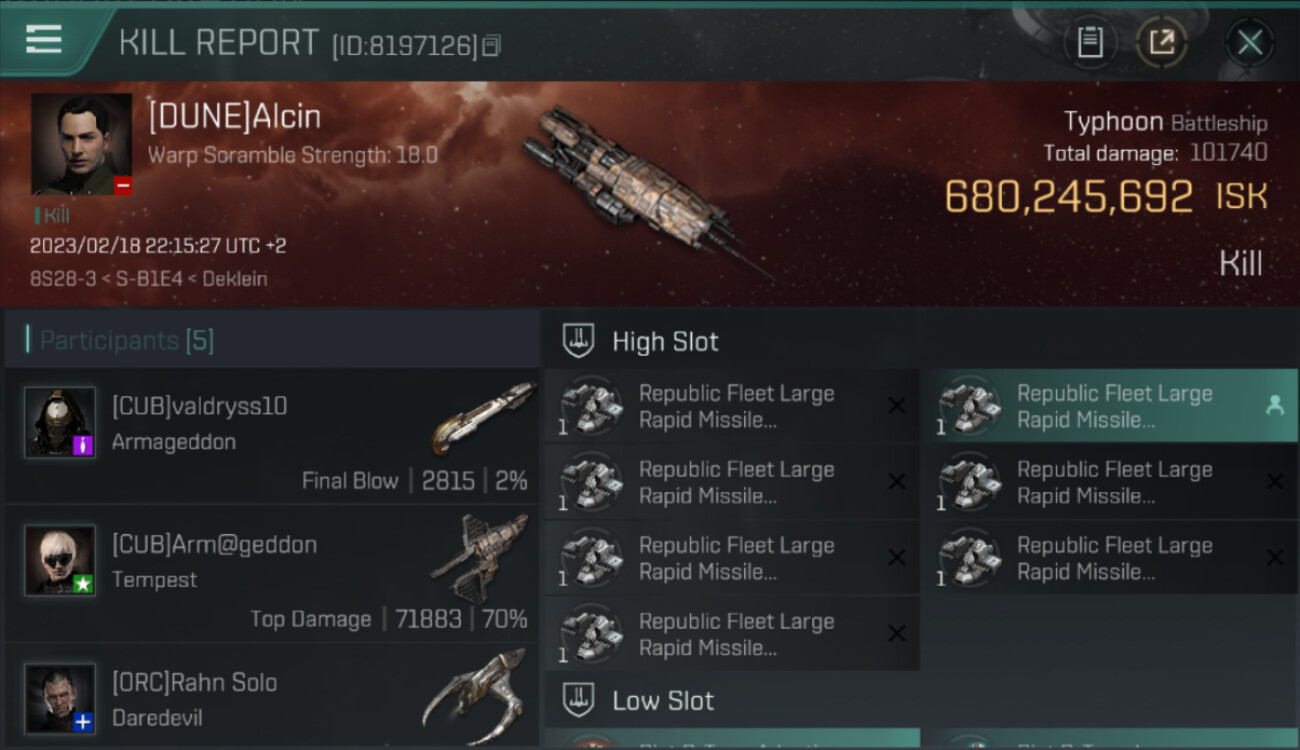Open the hamburger menu
Image resolution: width=1300 pixels, height=750 pixels.
click(x=44, y=40)
